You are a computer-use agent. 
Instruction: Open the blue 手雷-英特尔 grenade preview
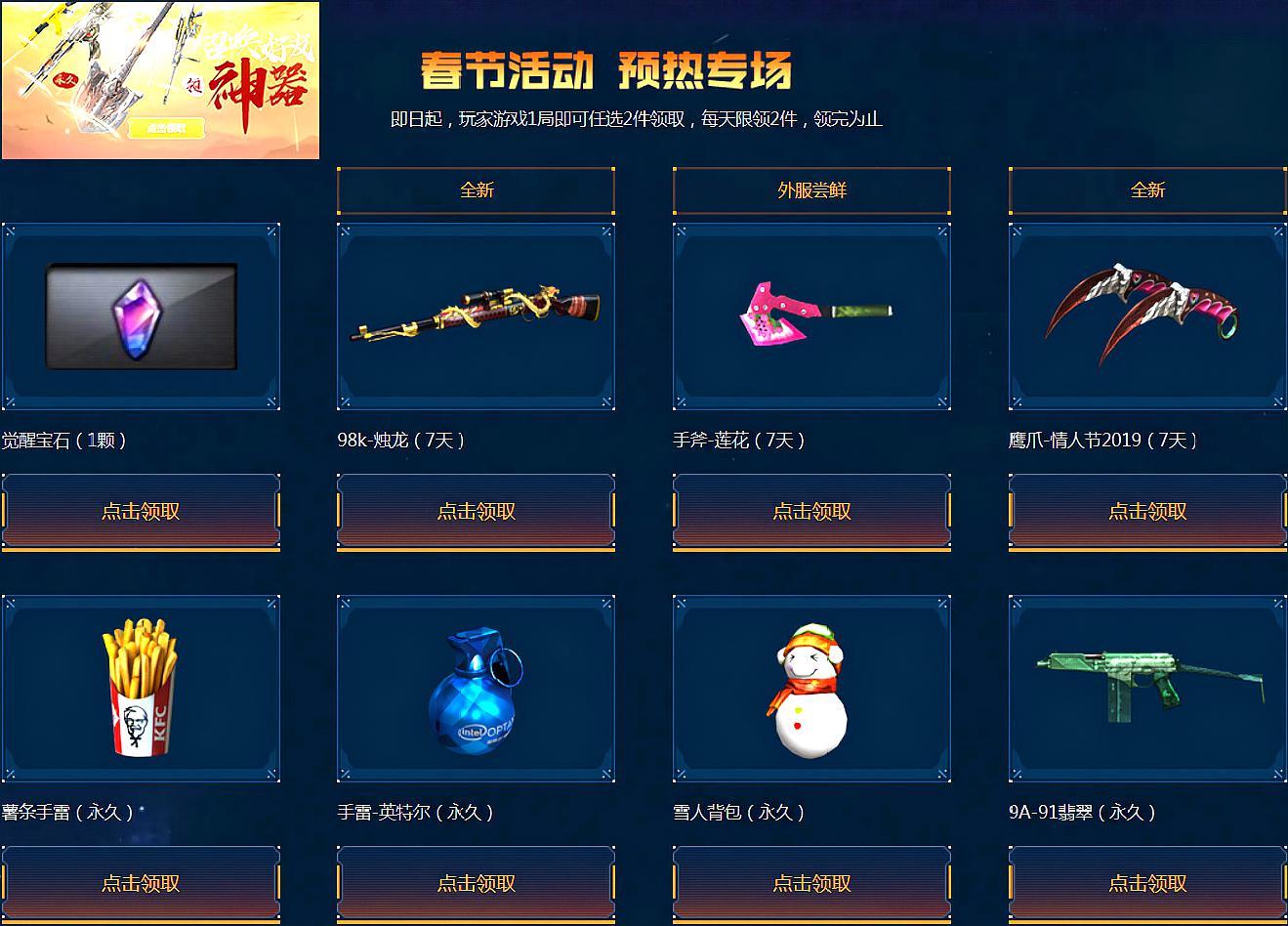pos(475,687)
